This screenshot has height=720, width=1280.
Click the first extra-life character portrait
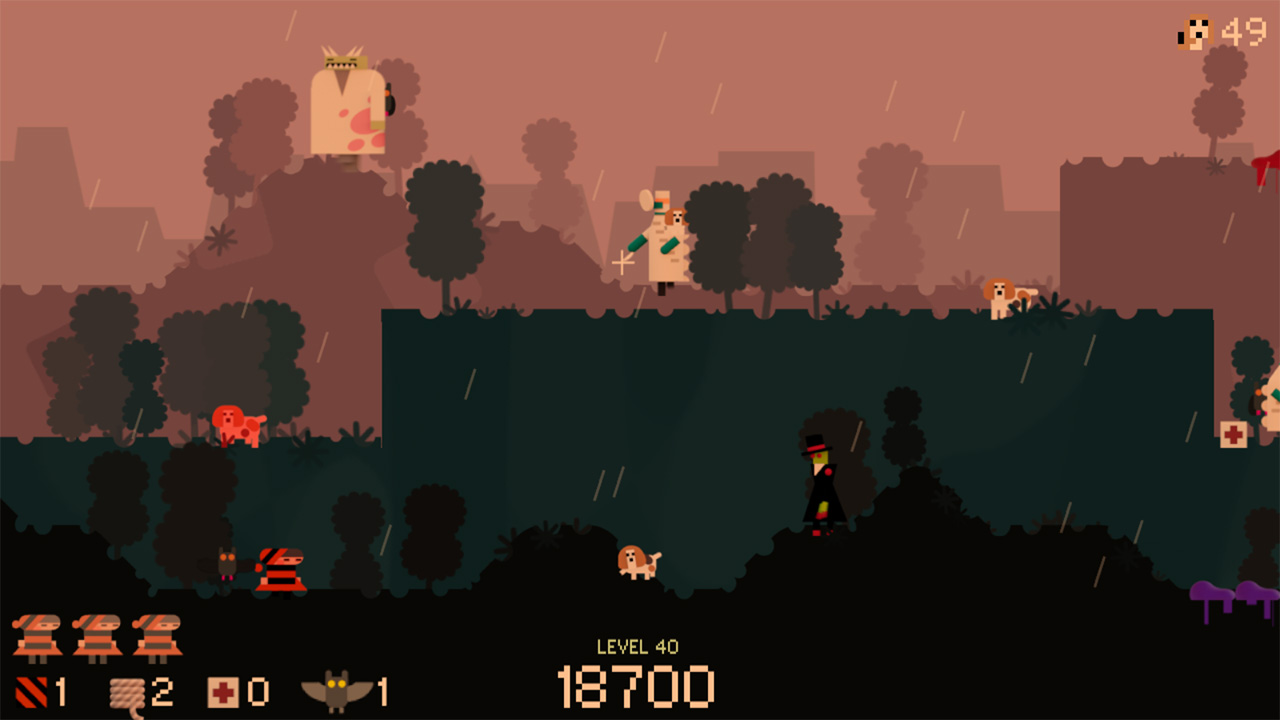coord(35,637)
